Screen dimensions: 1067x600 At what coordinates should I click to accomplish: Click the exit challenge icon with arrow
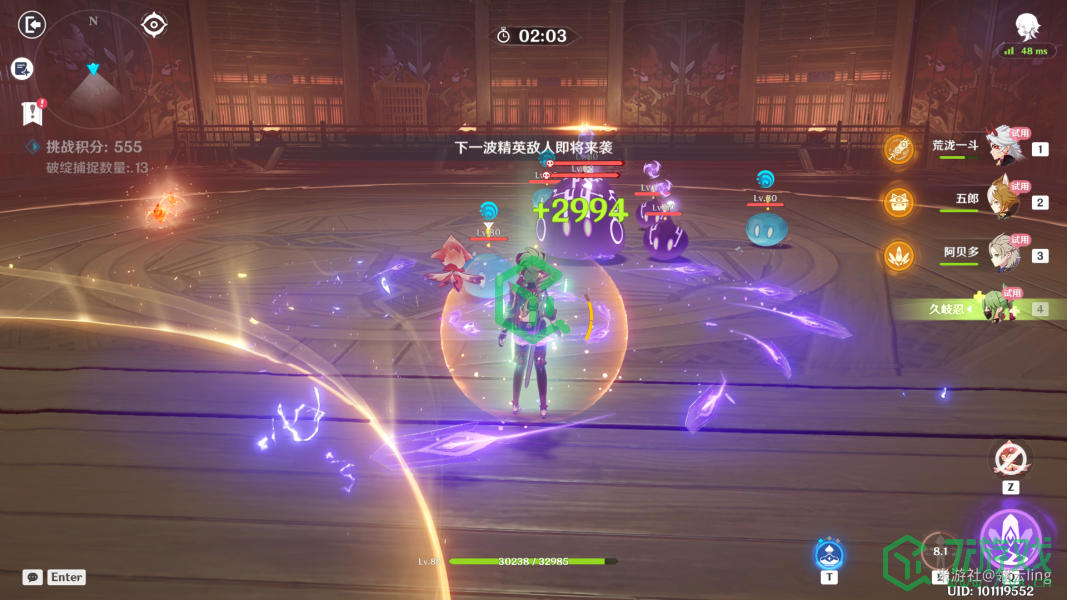(x=33, y=24)
